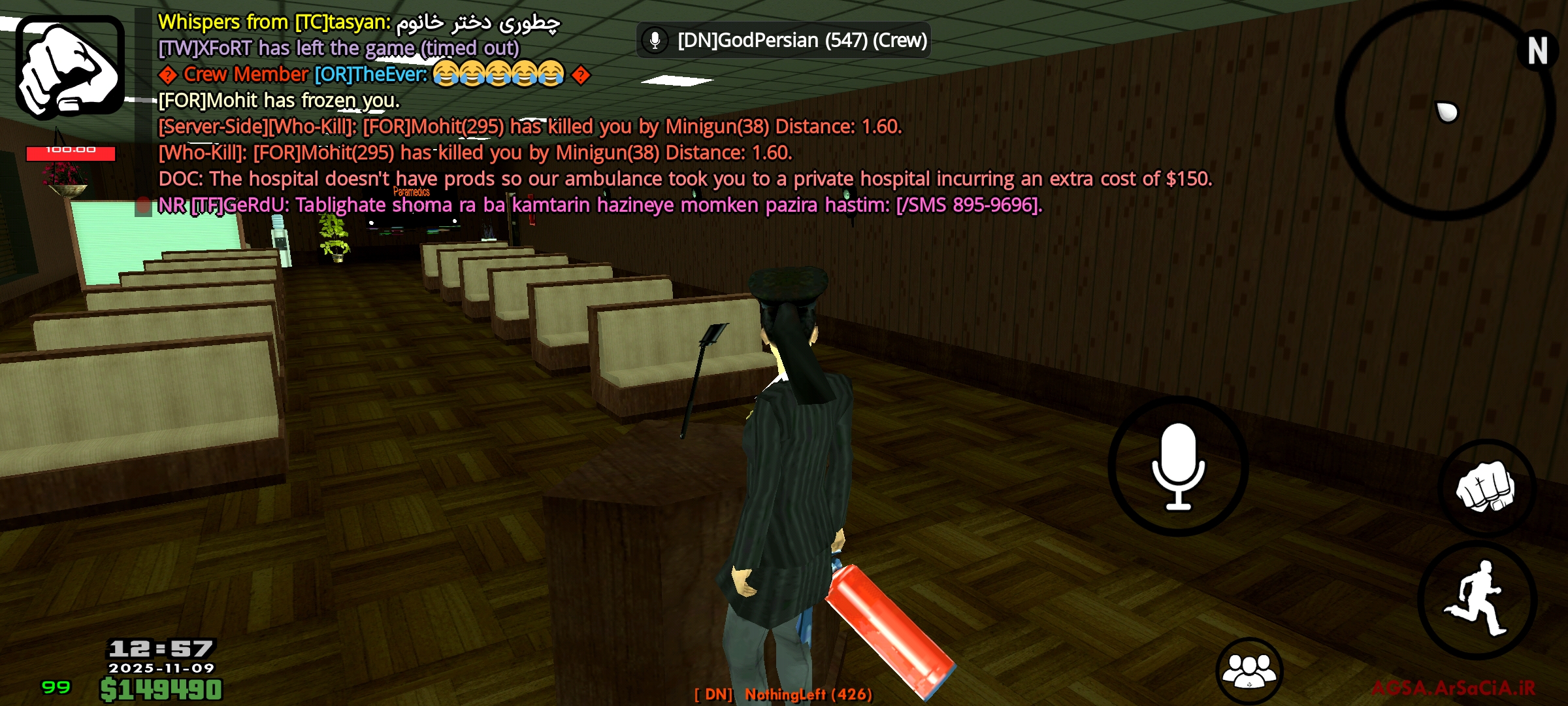Image resolution: width=1568 pixels, height=706 pixels.
Task: Select the whisper from [TC]tasyan
Action: [x=359, y=22]
